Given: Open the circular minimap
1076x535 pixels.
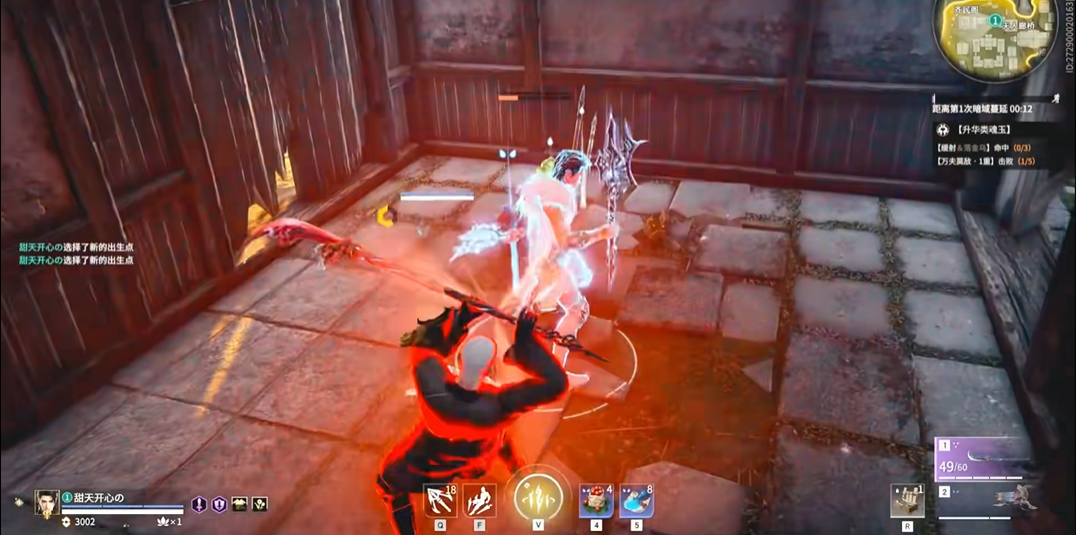Looking at the screenshot, I should coord(995,38).
